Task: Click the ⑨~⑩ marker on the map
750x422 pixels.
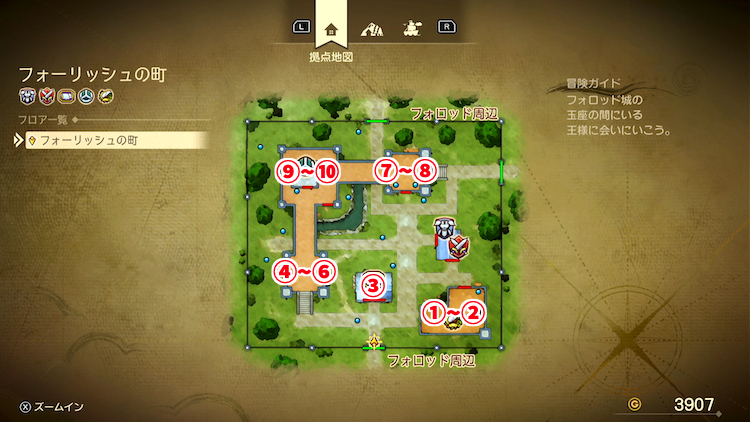Action: tap(309, 171)
